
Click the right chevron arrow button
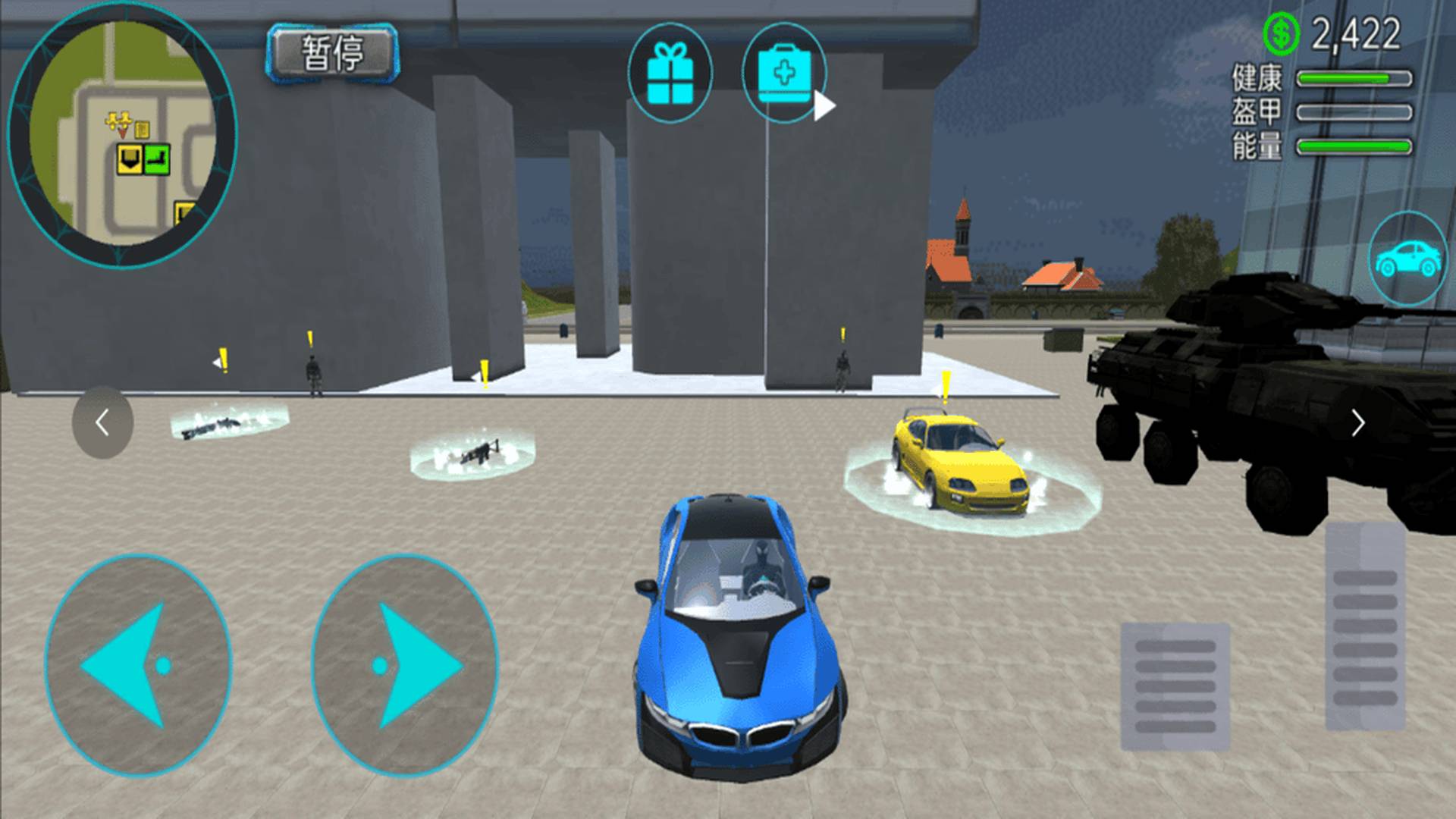pos(1357,422)
